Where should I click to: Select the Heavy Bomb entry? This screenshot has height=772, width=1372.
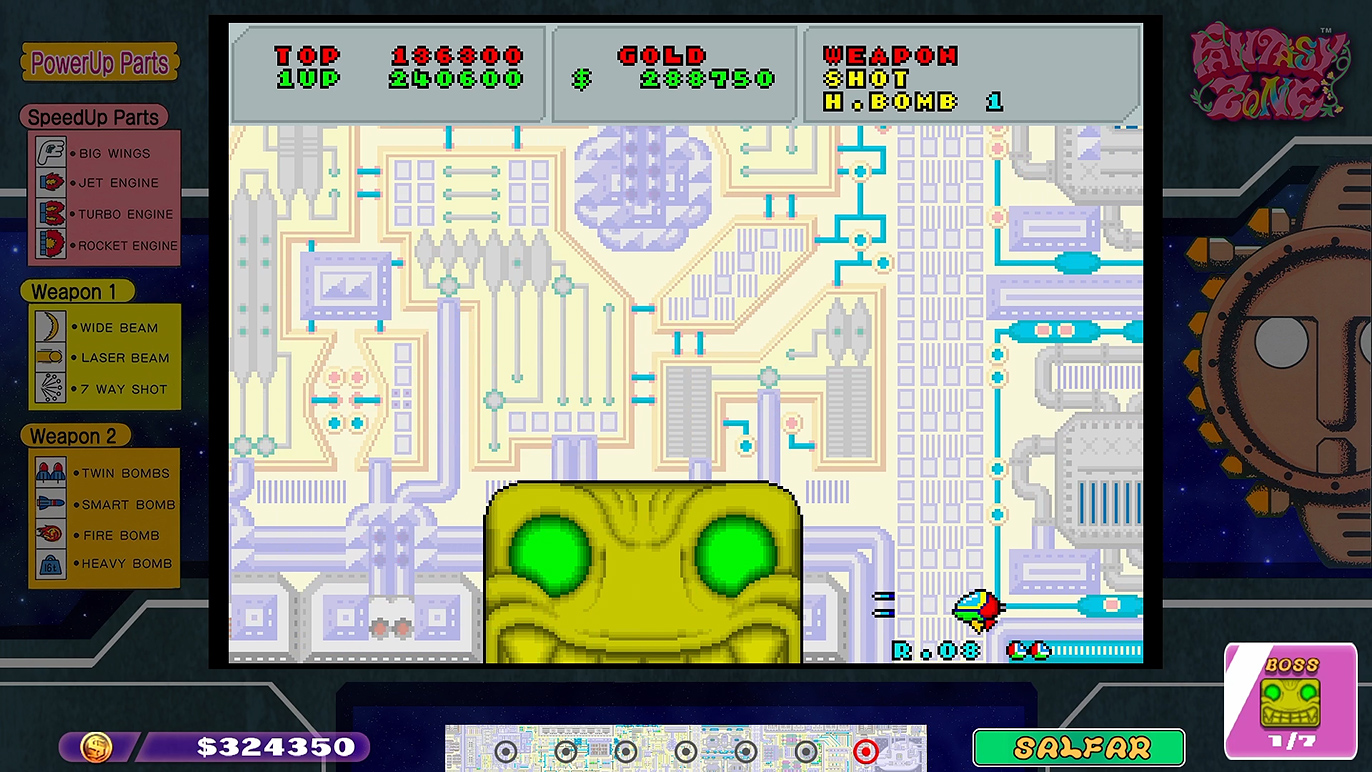click(104, 563)
